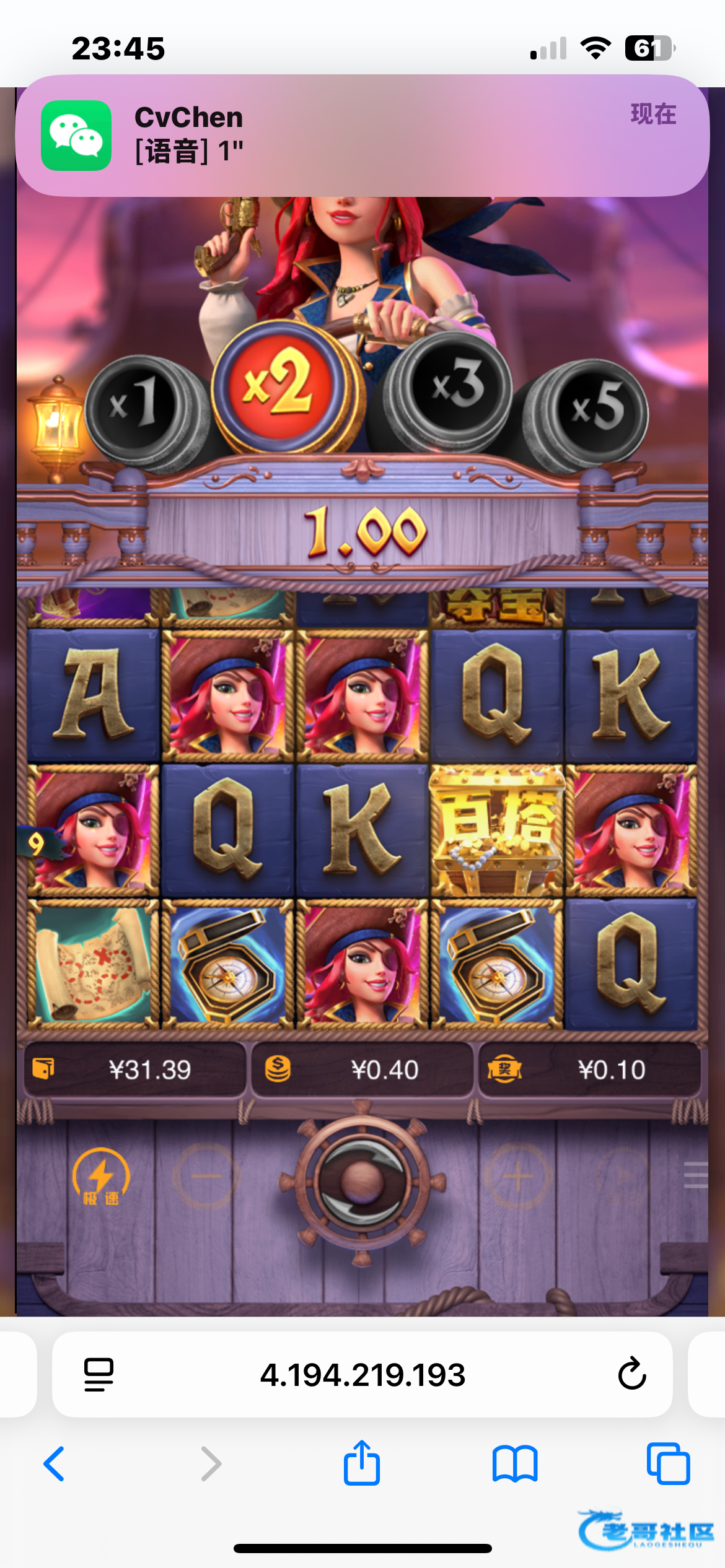This screenshot has height=1568, width=725.
Task: Open the browser bookmarks
Action: pos(515,1464)
